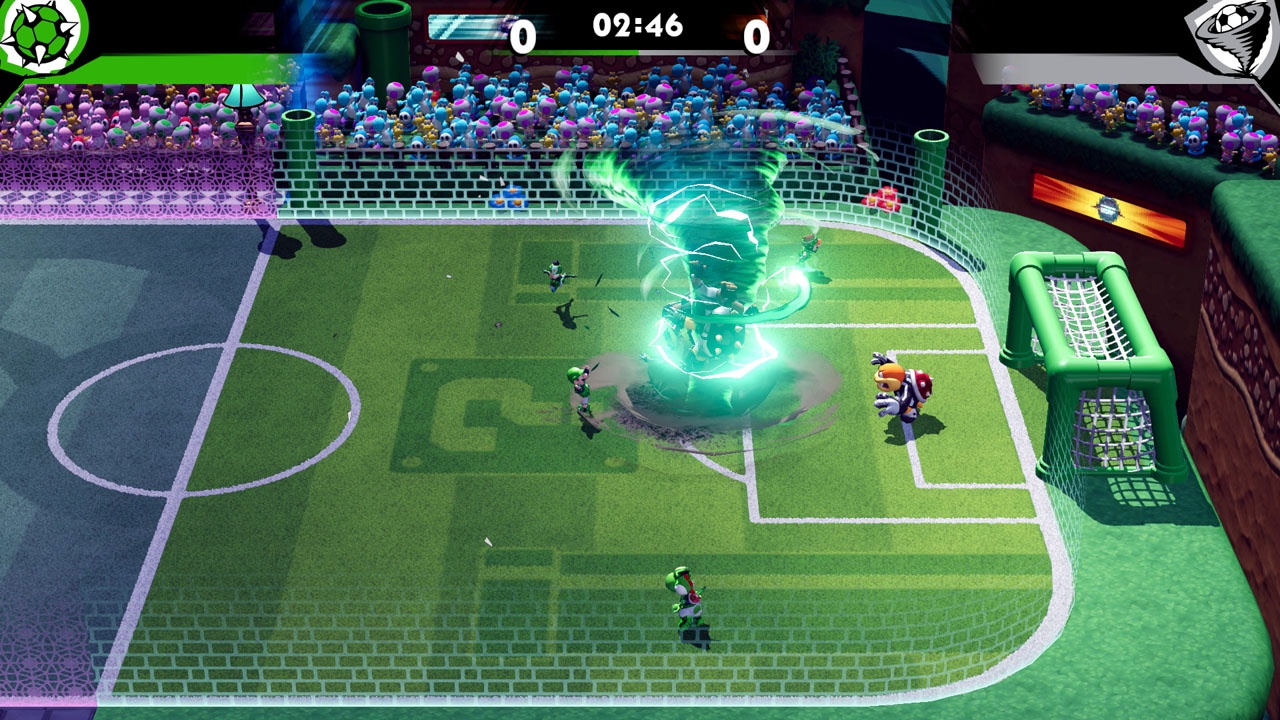Select the spiked soccer ball team emblem
The height and width of the screenshot is (720, 1280).
coord(40,33)
